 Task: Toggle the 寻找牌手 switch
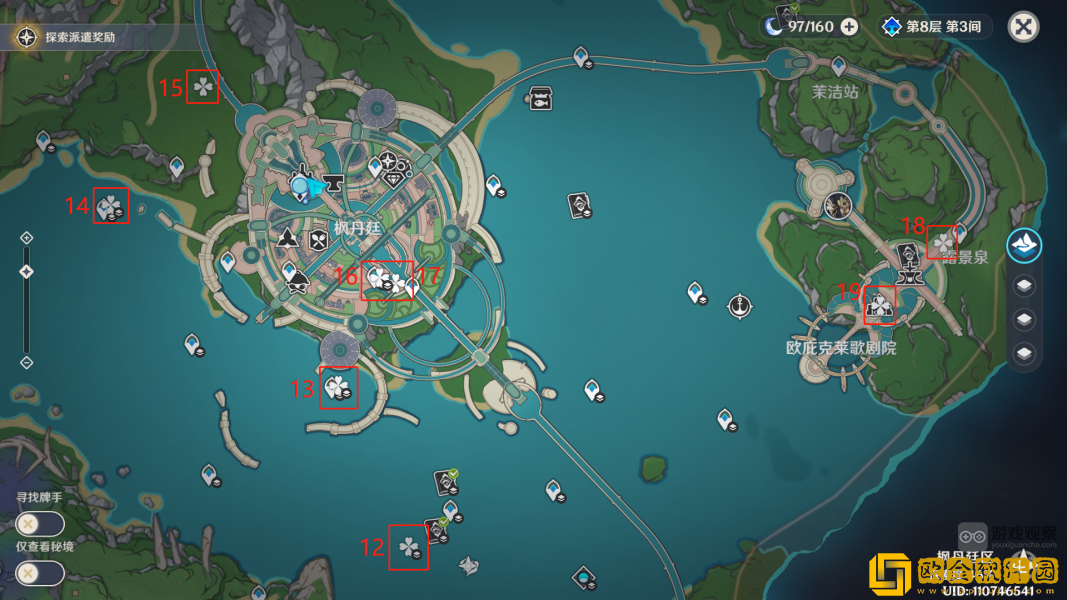point(40,523)
